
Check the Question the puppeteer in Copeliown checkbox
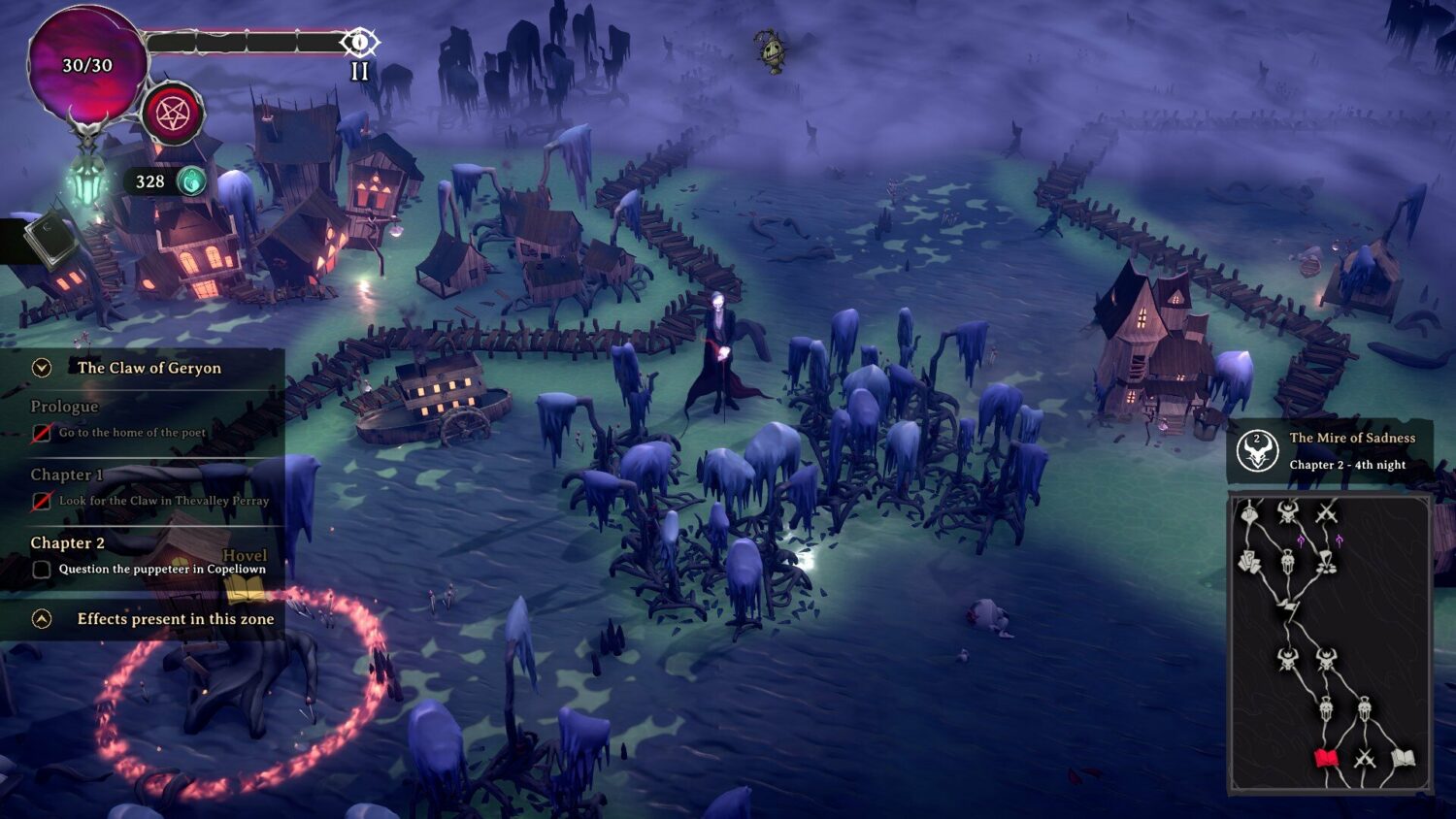click(x=41, y=569)
